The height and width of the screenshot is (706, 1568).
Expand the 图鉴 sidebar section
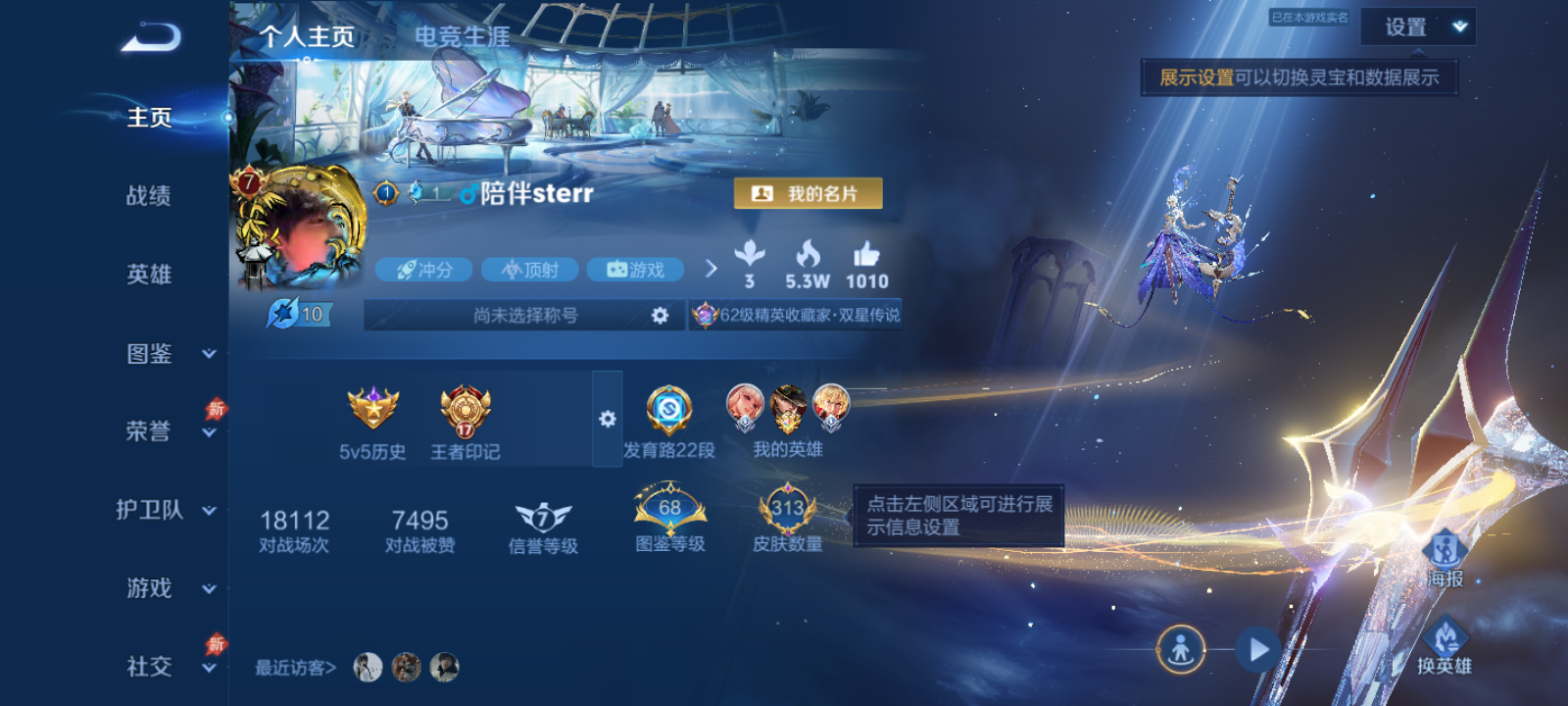pos(209,356)
